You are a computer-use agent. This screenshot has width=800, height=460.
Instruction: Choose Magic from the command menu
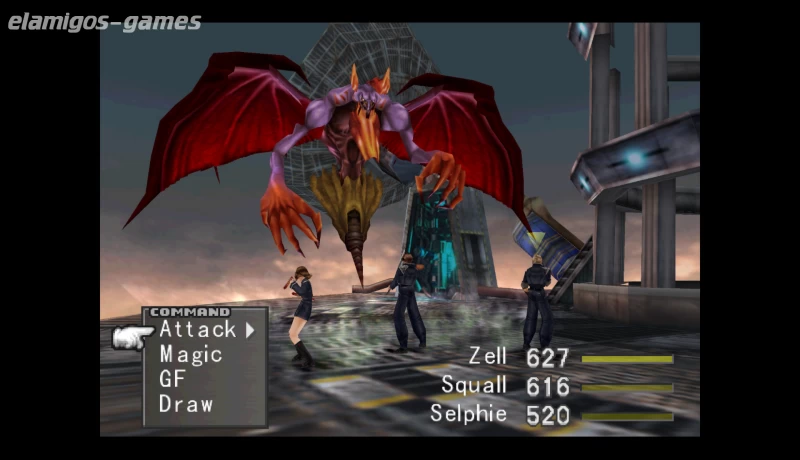[190, 354]
